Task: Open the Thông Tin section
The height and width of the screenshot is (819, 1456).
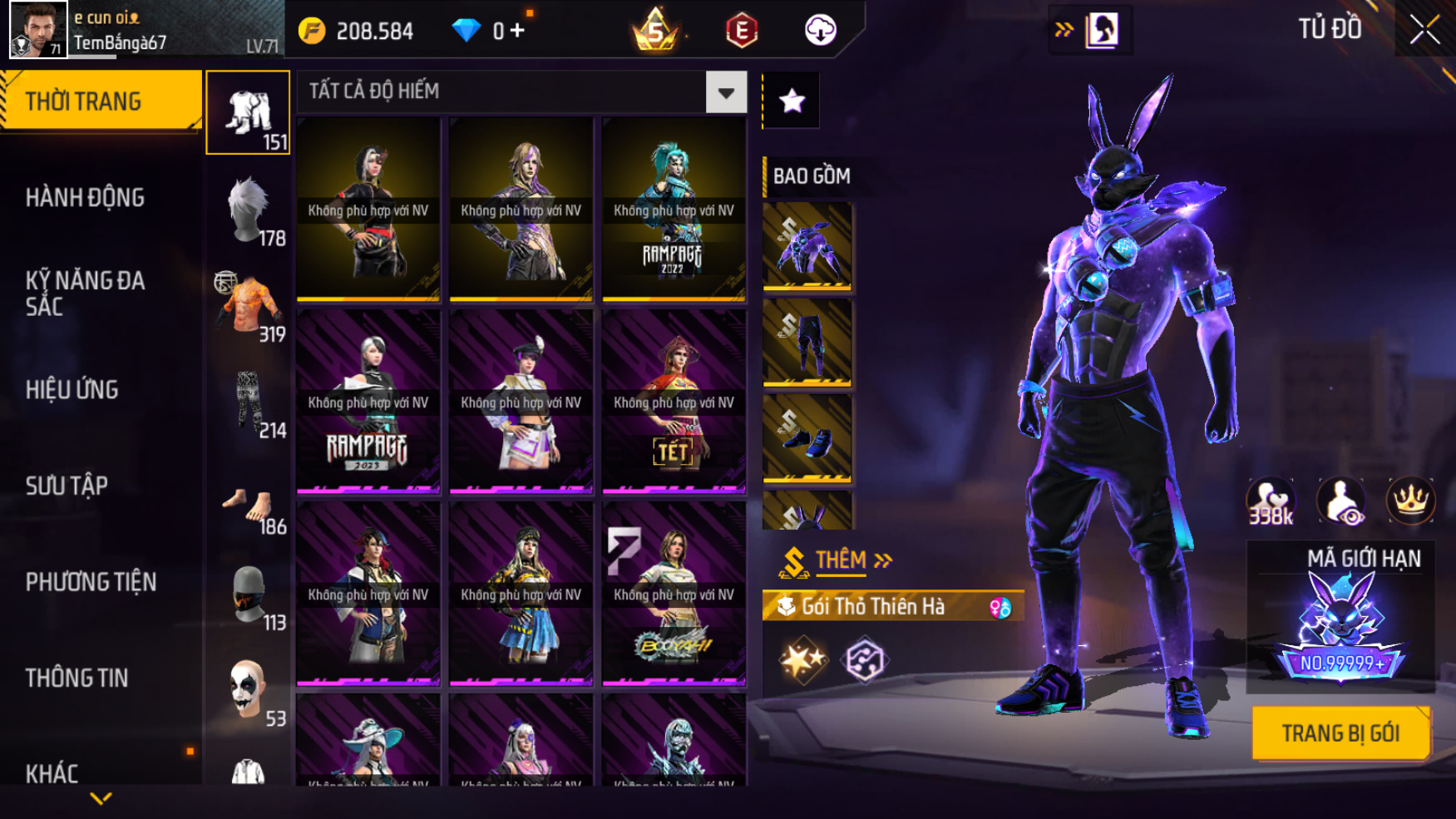Action: coord(77,678)
